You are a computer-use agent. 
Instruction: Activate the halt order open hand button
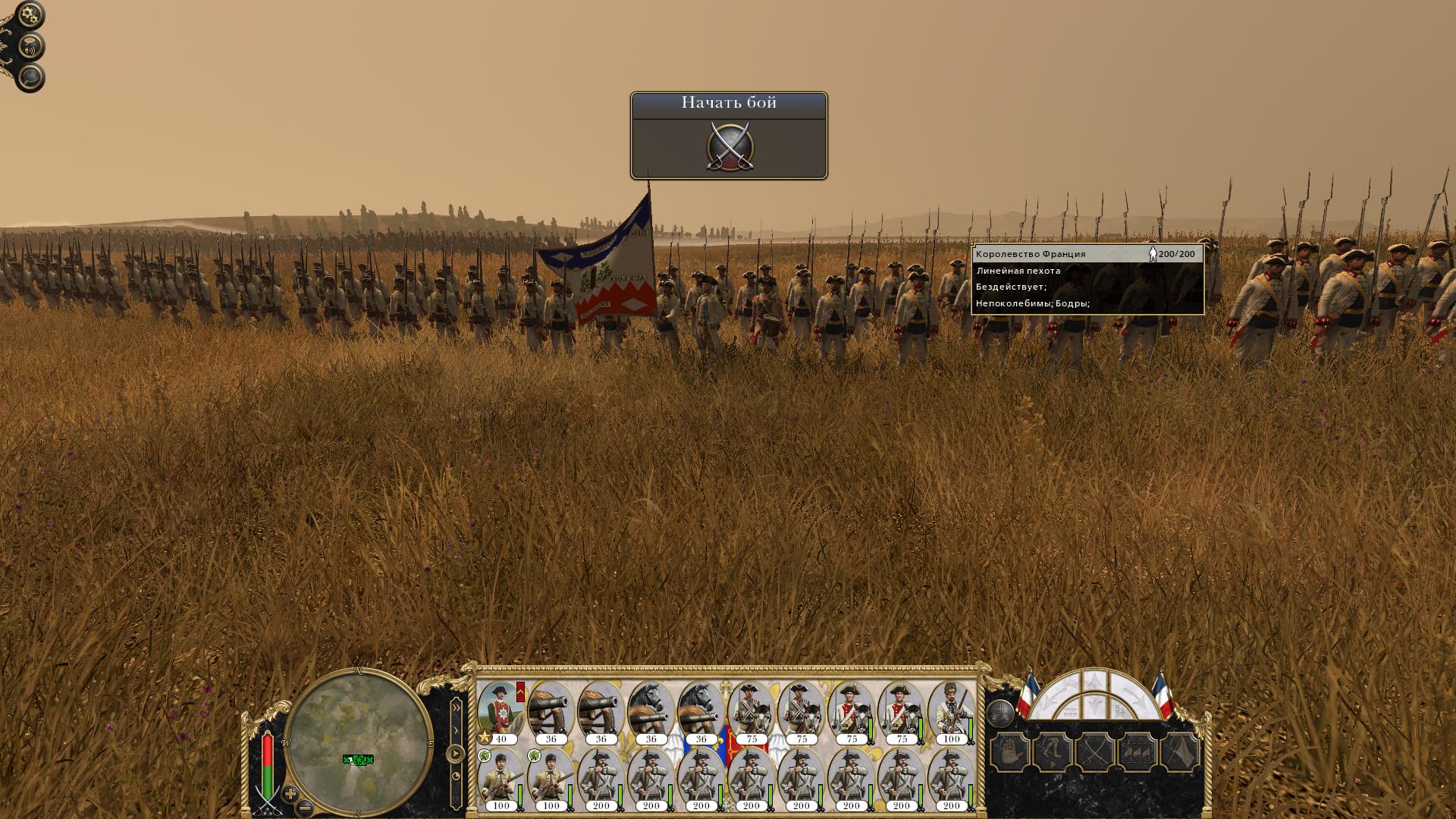point(1010,753)
